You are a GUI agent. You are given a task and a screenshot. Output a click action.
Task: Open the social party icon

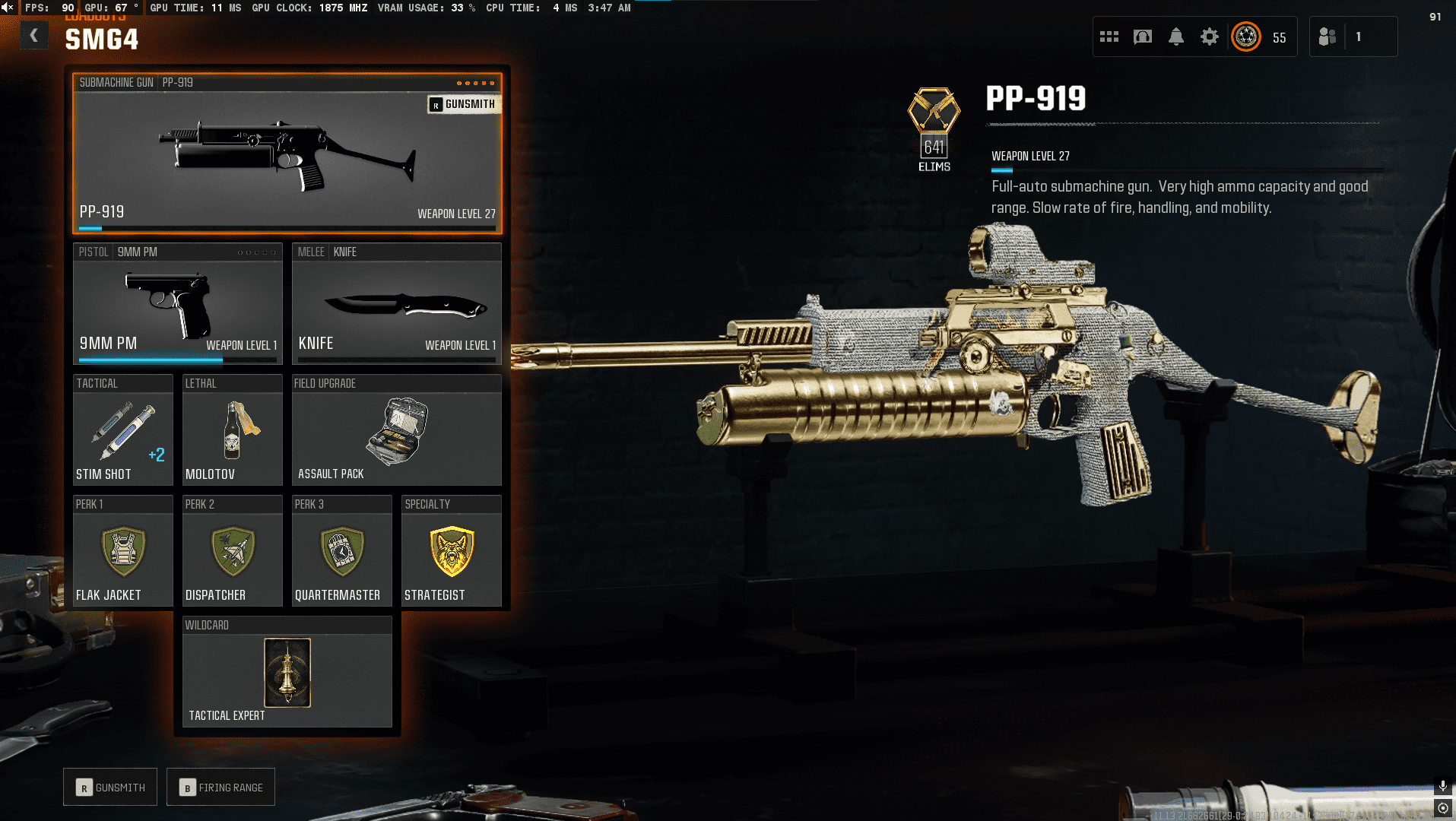[x=1328, y=36]
